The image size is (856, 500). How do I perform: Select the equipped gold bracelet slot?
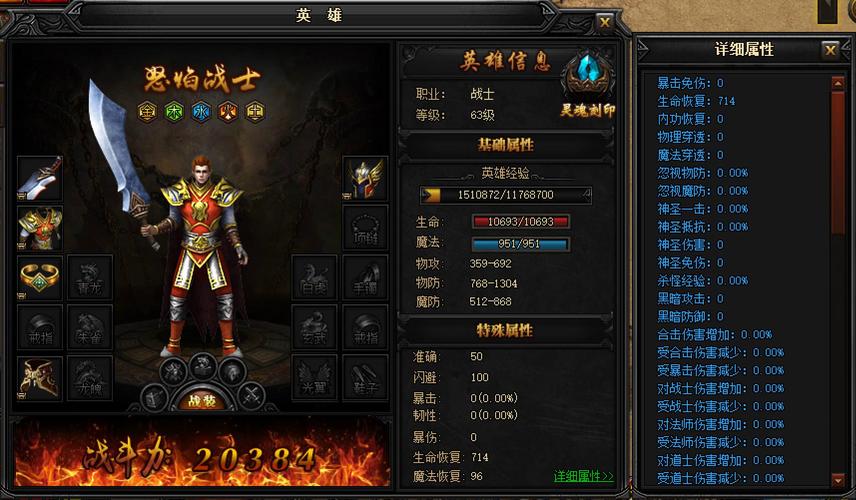(40, 279)
